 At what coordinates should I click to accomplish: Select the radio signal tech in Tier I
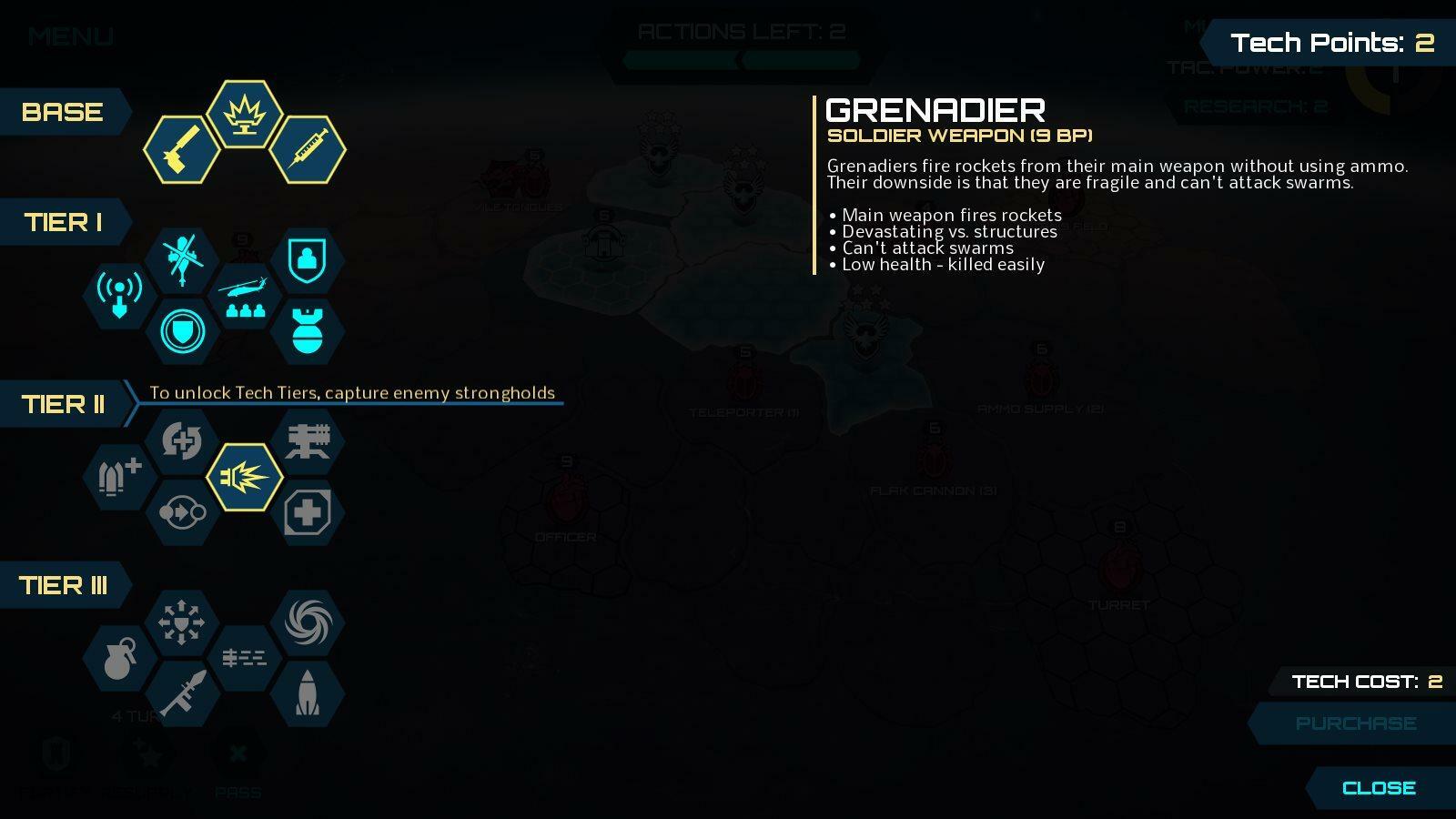(119, 294)
